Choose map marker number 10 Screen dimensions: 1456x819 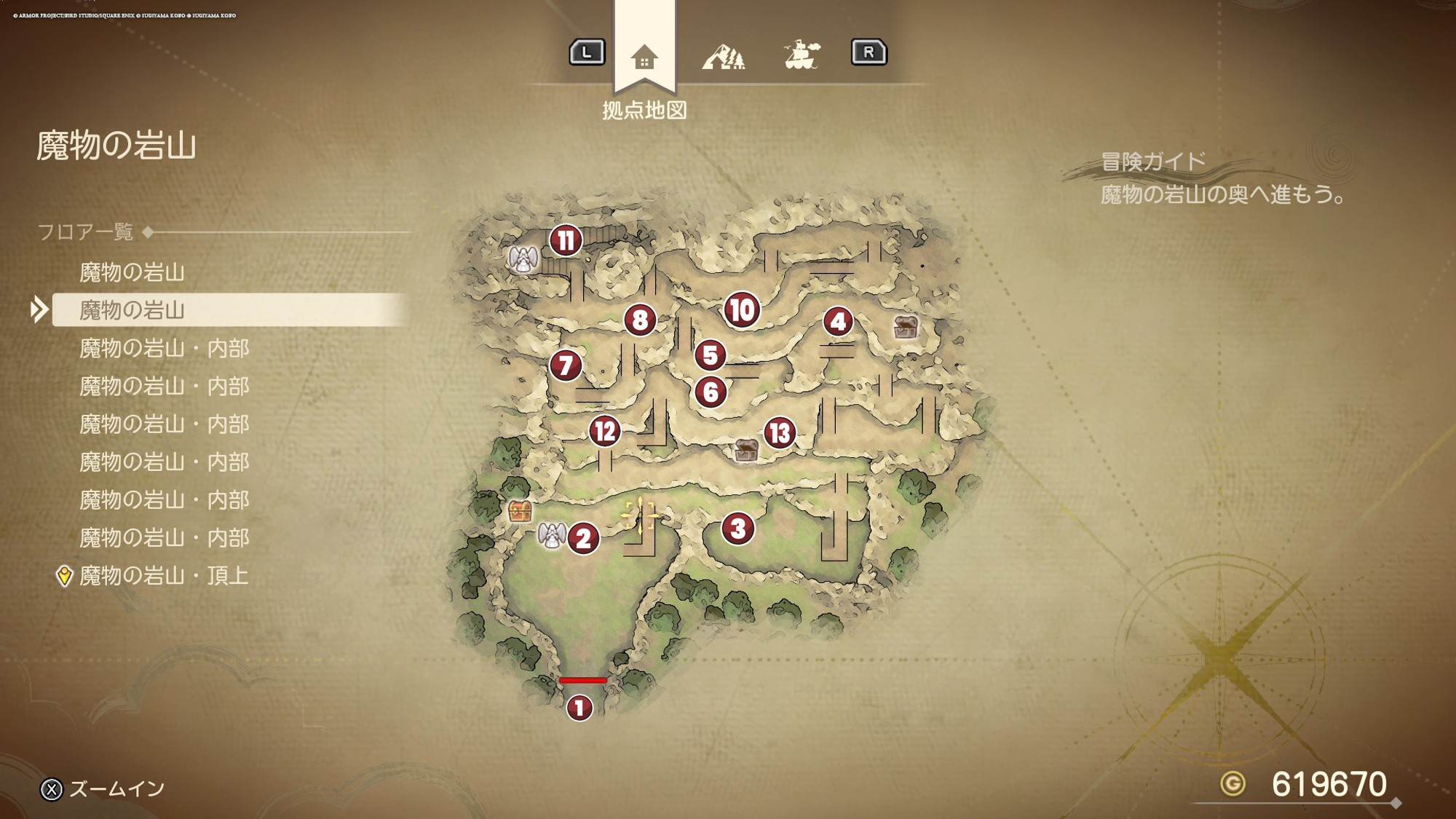[x=742, y=310]
